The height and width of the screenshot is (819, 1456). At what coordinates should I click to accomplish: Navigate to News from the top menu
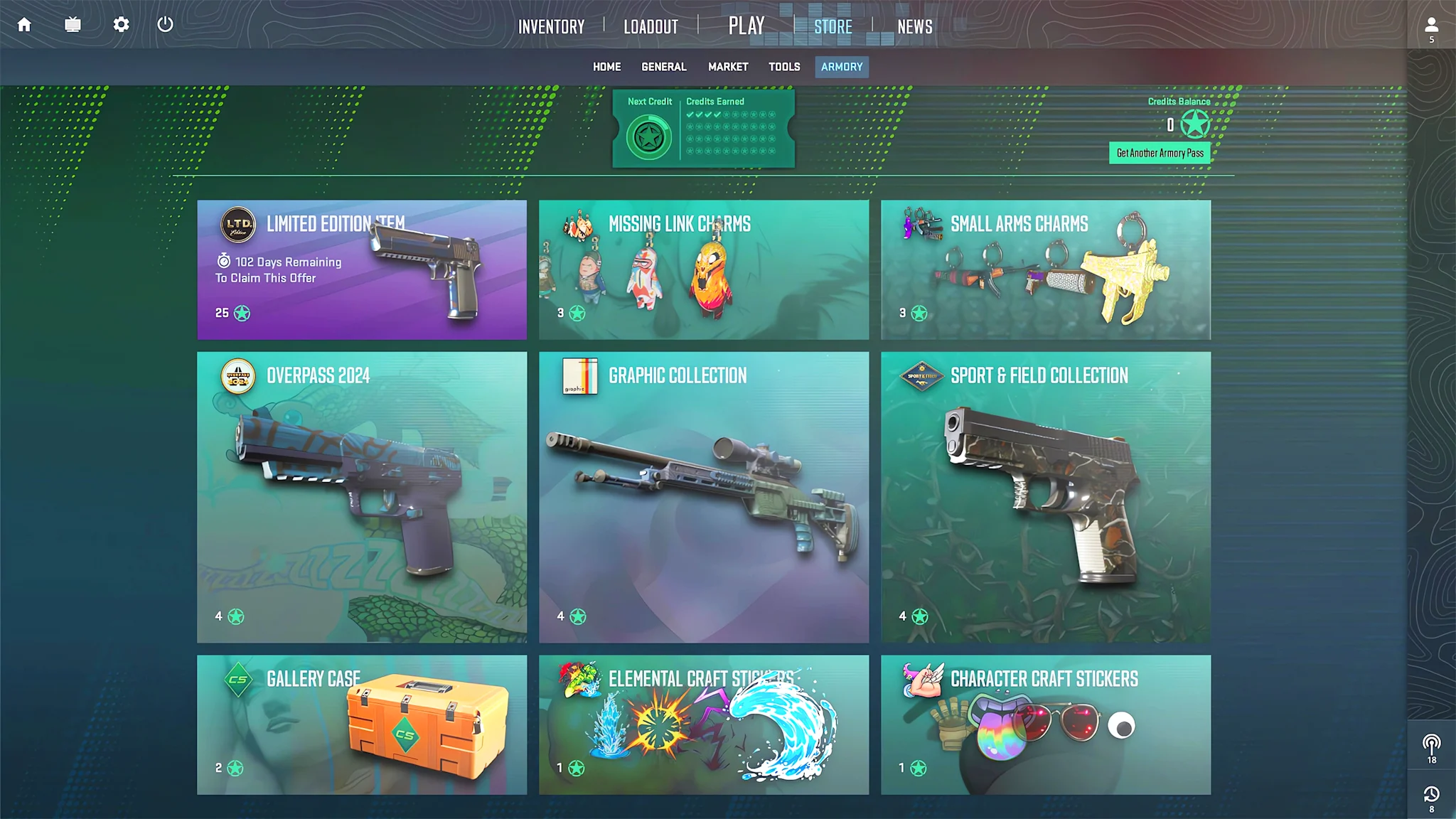[915, 26]
